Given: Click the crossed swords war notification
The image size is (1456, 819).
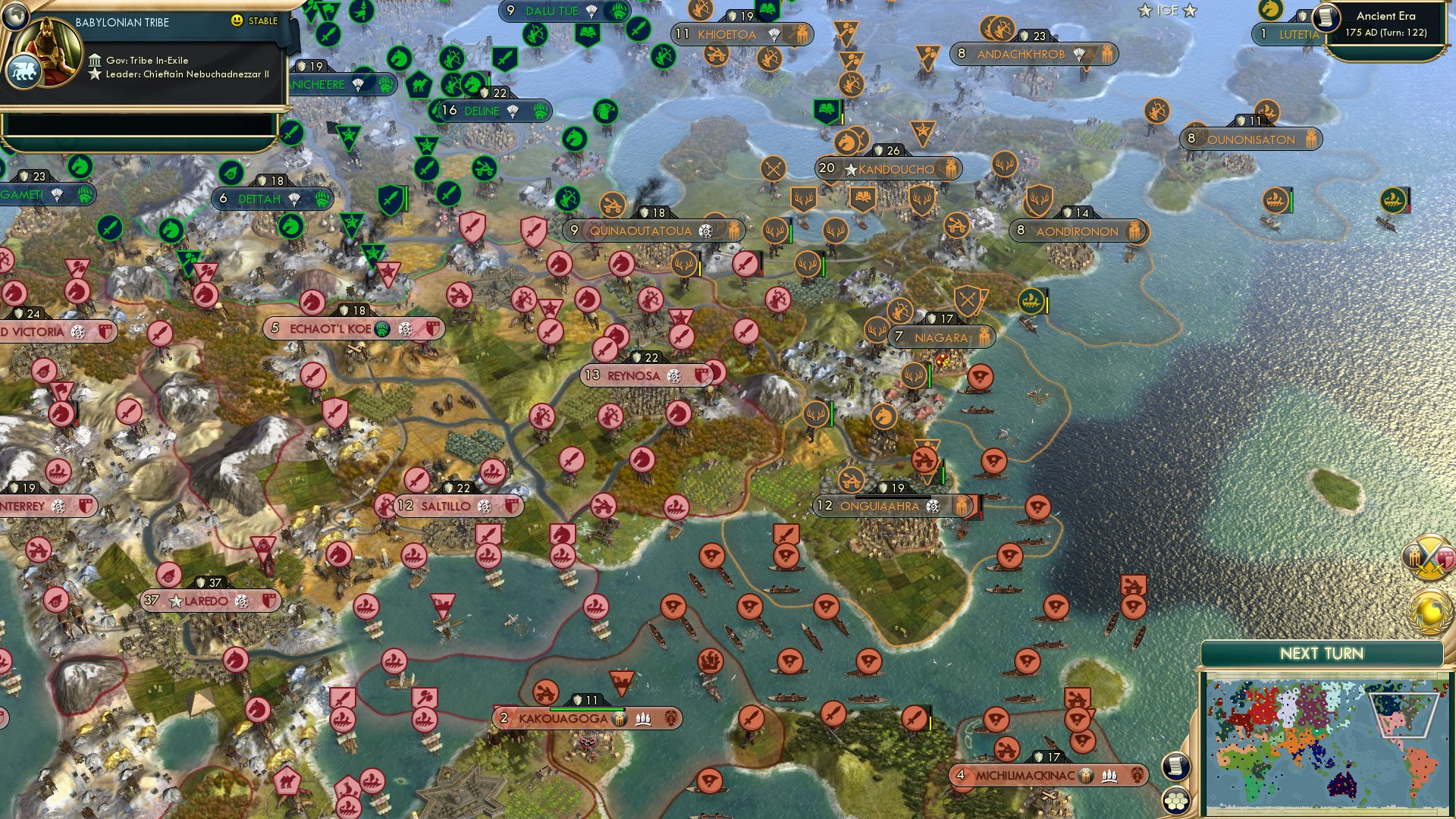Looking at the screenshot, I should pos(1429,557).
